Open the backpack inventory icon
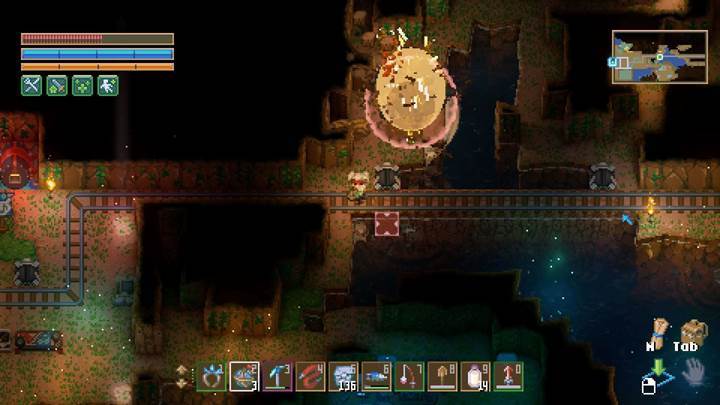The image size is (720, 405). (x=691, y=332)
